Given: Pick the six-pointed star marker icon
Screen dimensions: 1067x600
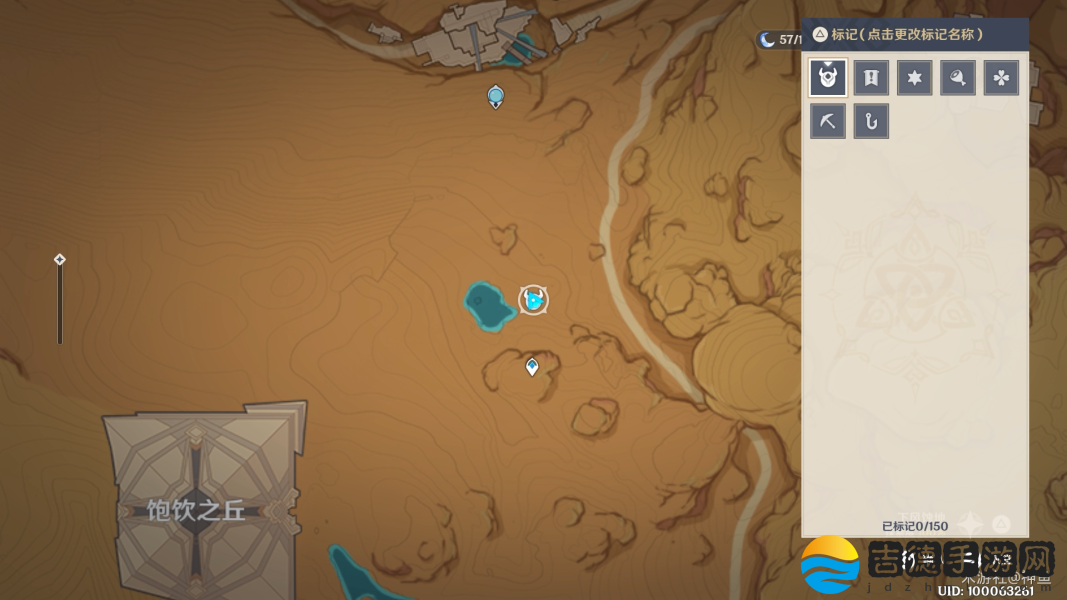Looking at the screenshot, I should (914, 78).
